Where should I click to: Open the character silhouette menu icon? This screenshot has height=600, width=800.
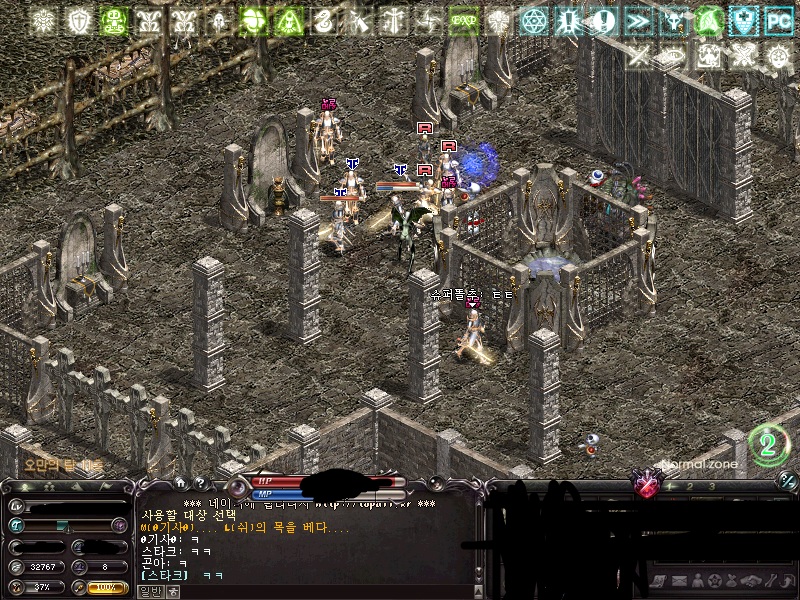(x=697, y=581)
